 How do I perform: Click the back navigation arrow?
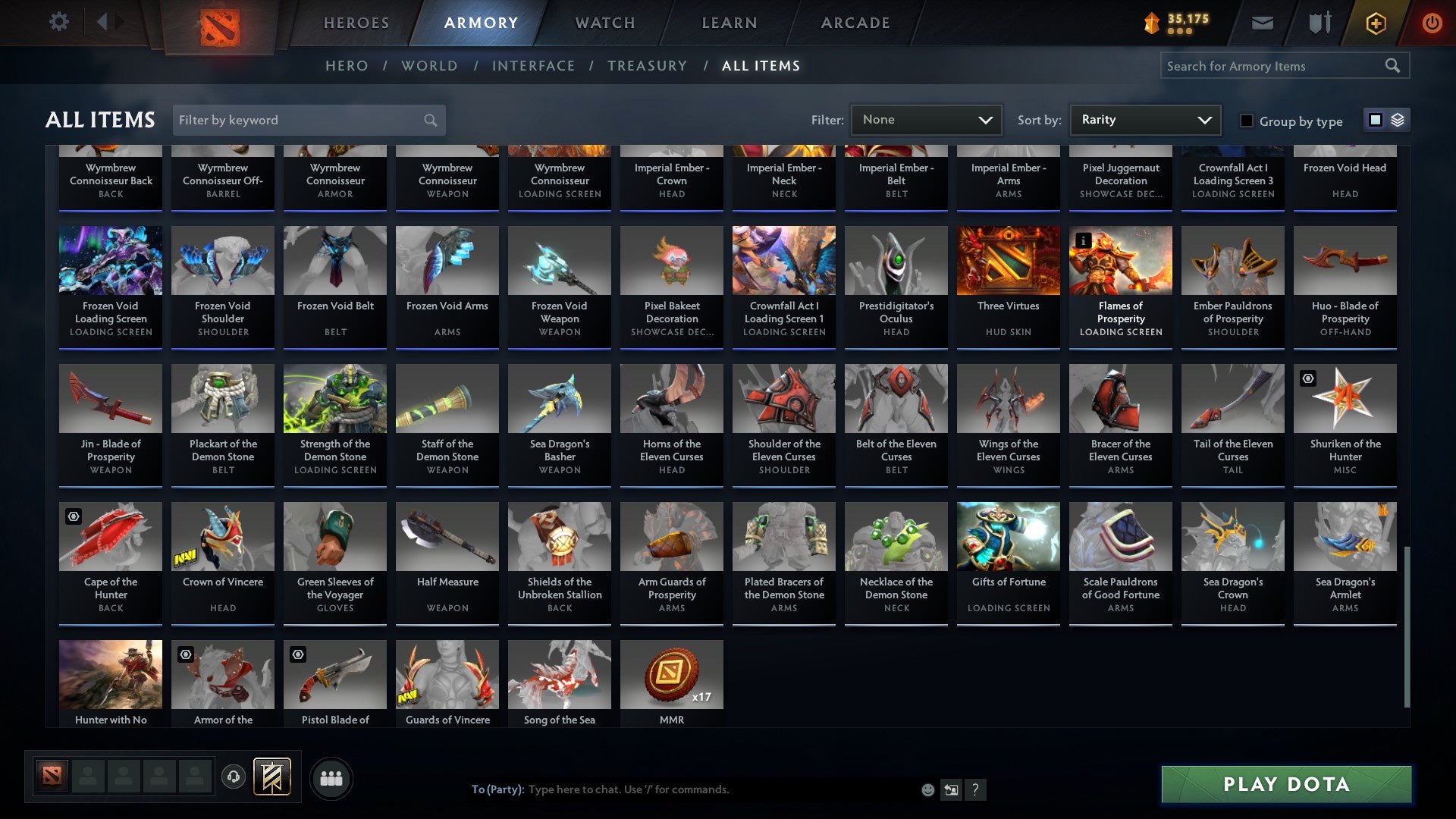(103, 21)
